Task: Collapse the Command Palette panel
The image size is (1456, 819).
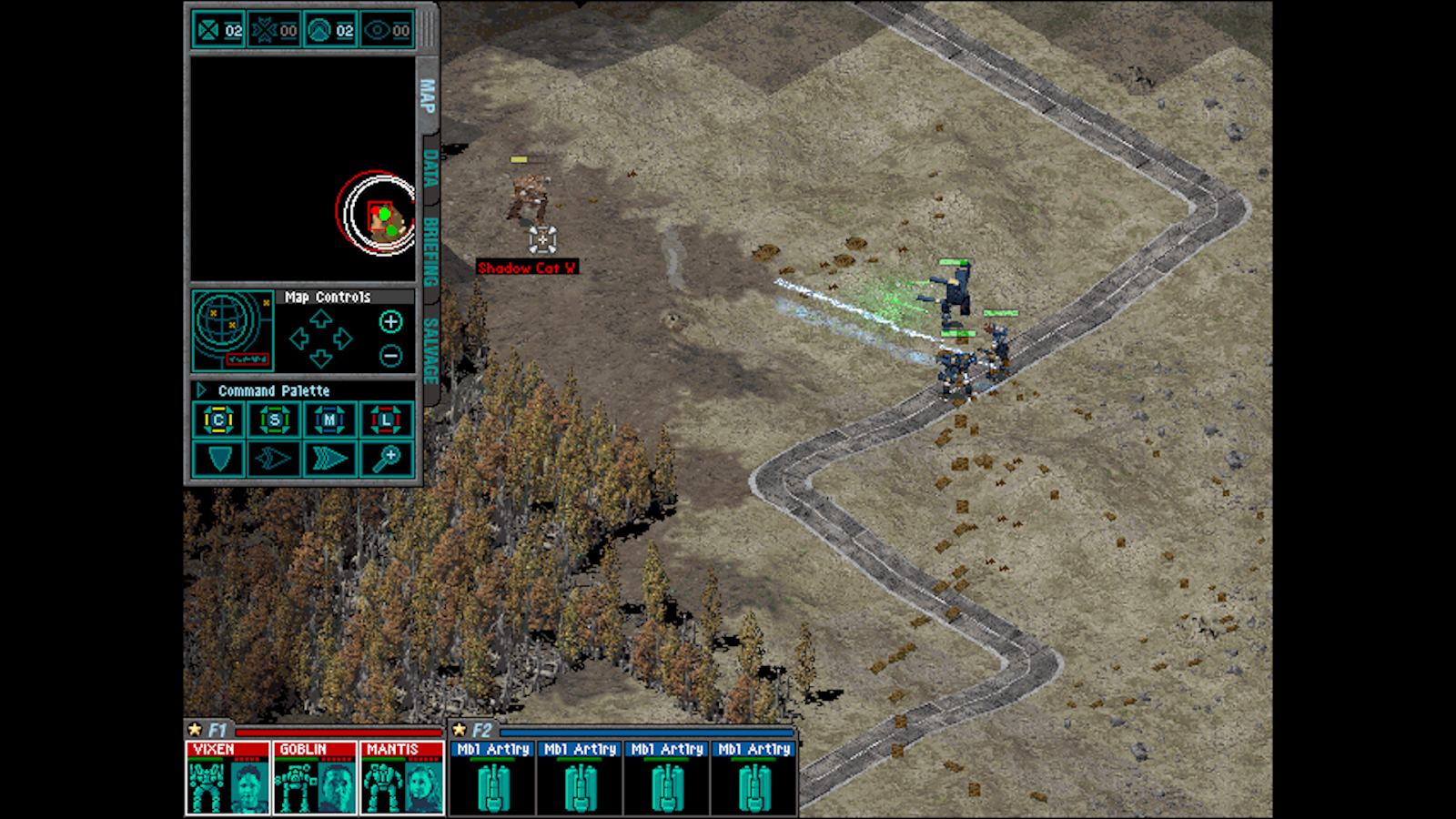Action: (201, 390)
